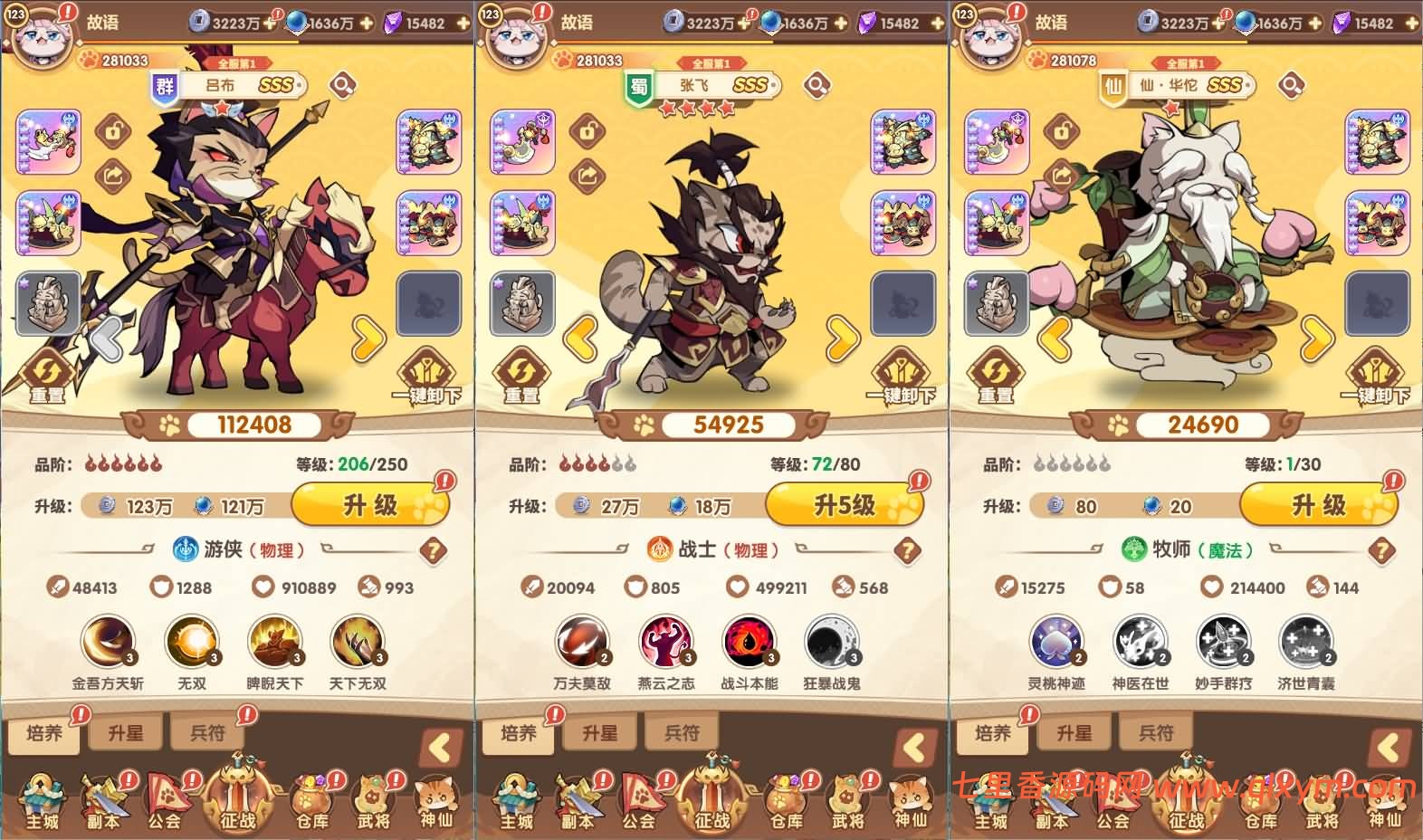
Task: Toggle the lock icon on 吕布's equipment column
Action: tap(115, 132)
